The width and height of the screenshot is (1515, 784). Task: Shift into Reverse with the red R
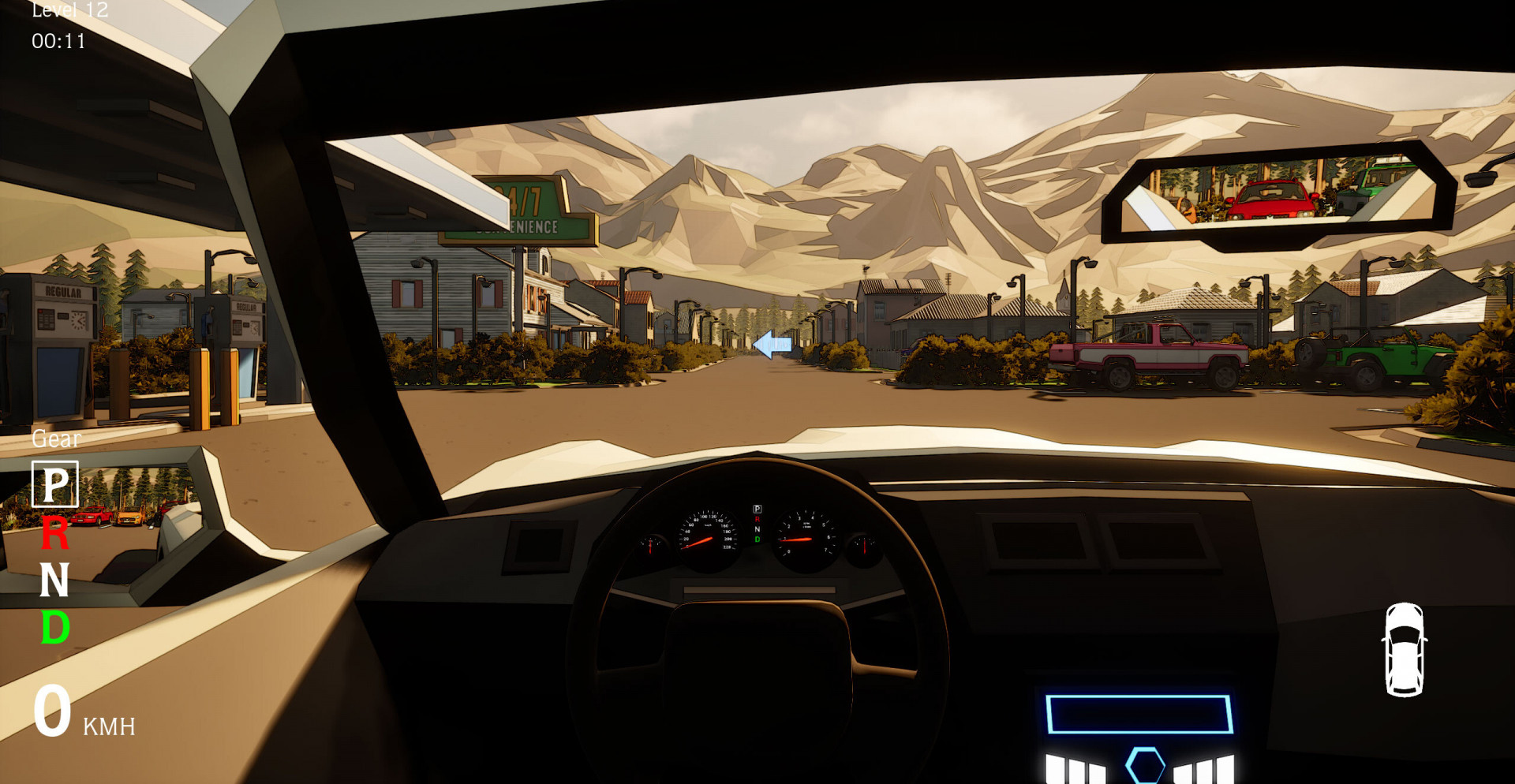point(54,533)
